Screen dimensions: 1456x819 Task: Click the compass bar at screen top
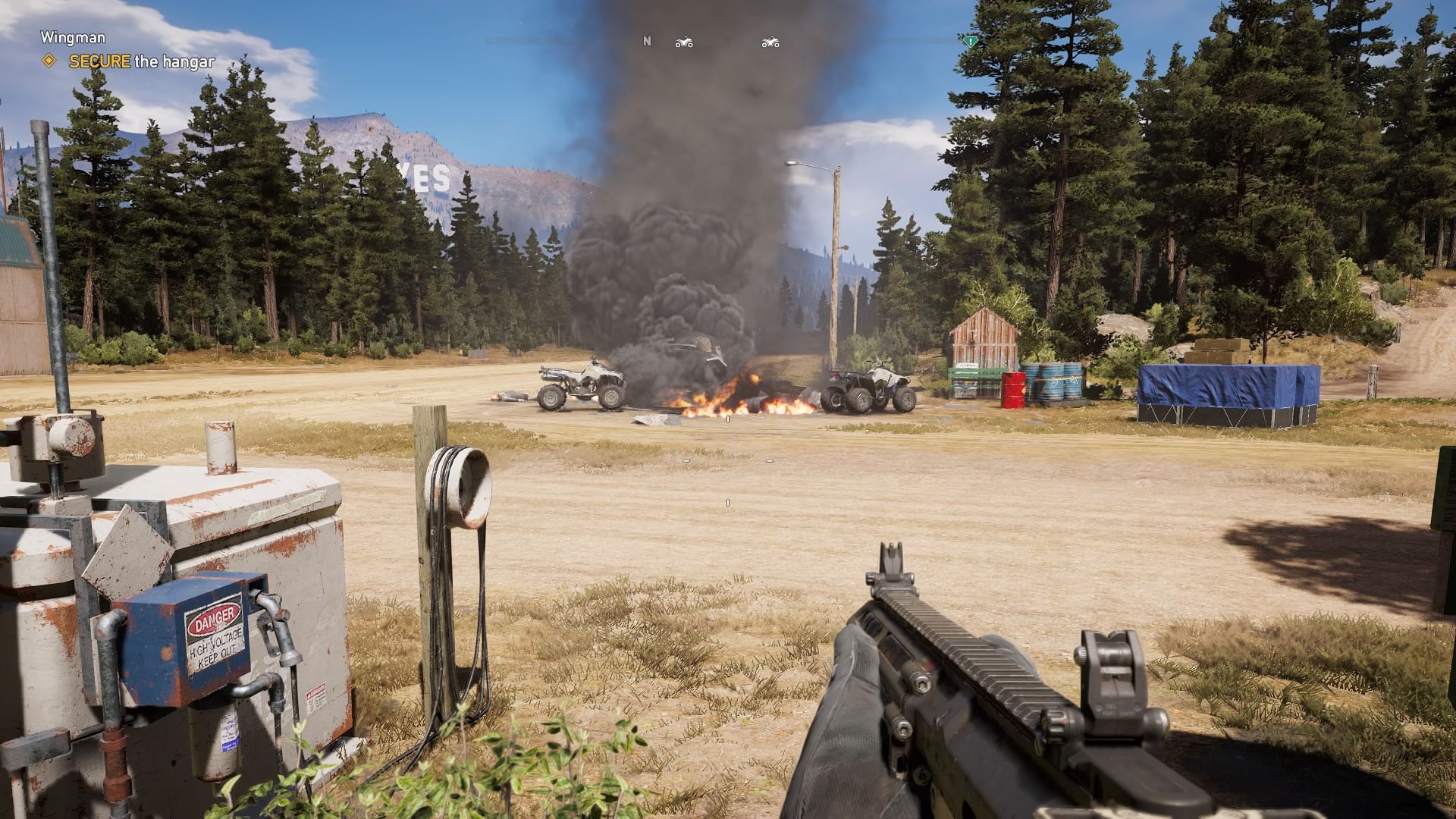tap(728, 42)
